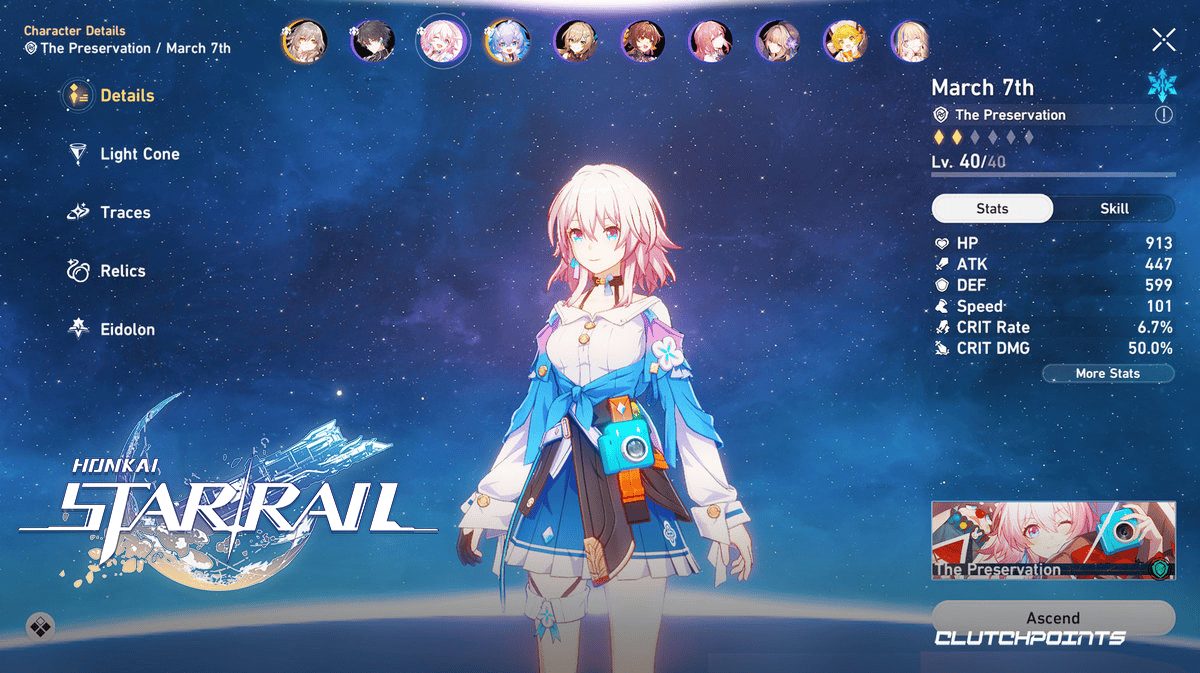Click the More Stats button
The image size is (1200, 673).
[x=1107, y=373]
